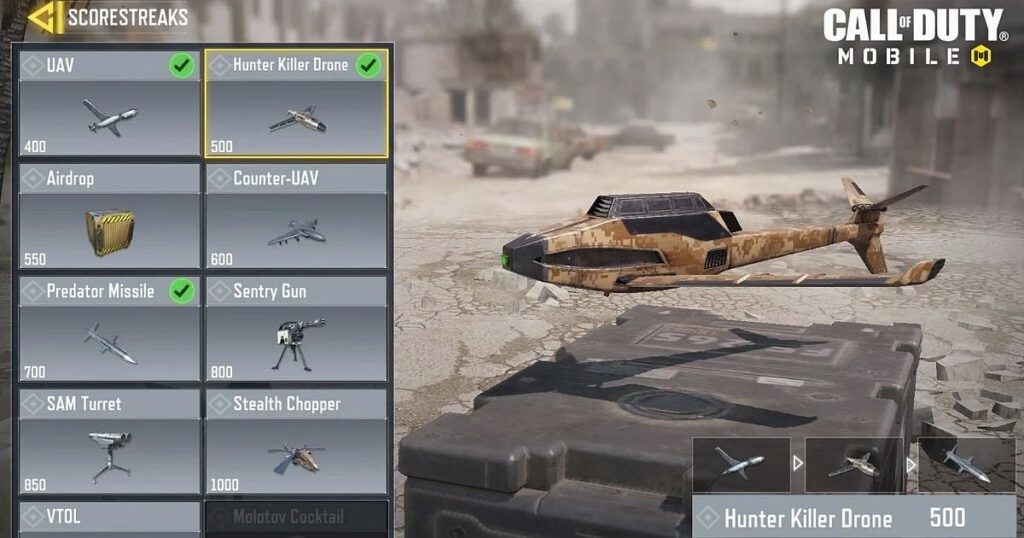Choose the Predator Missile card
This screenshot has width=1024, height=538.
coord(110,330)
